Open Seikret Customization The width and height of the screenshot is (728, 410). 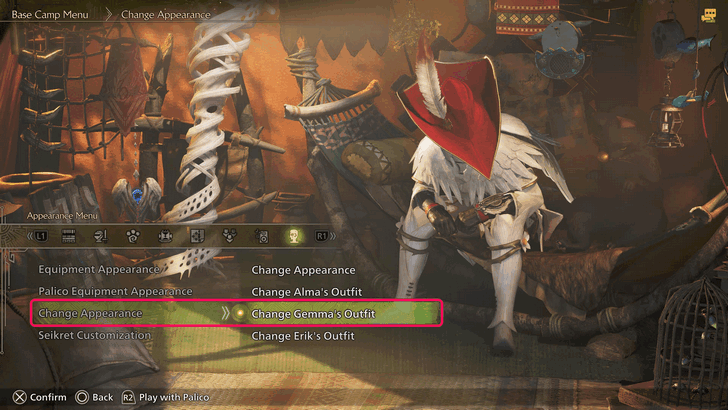(x=94, y=336)
